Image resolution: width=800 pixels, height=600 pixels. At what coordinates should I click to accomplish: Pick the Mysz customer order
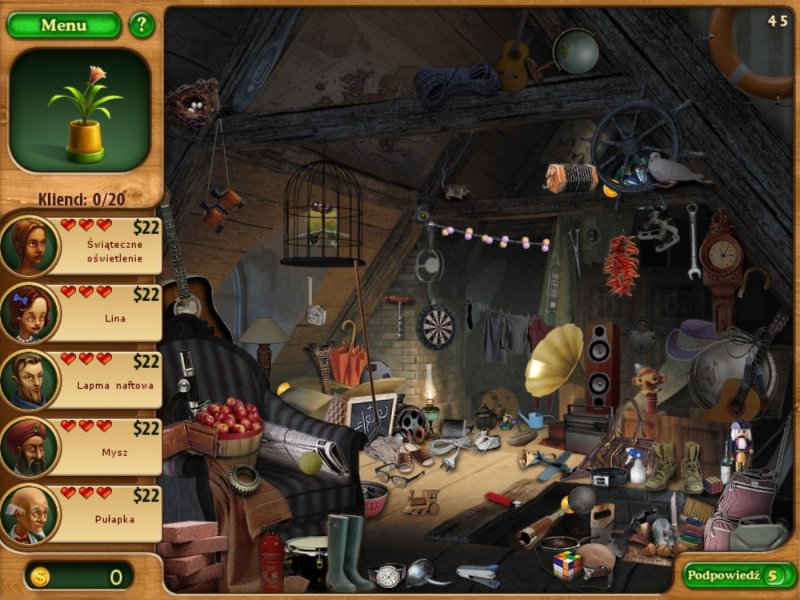[x=83, y=446]
